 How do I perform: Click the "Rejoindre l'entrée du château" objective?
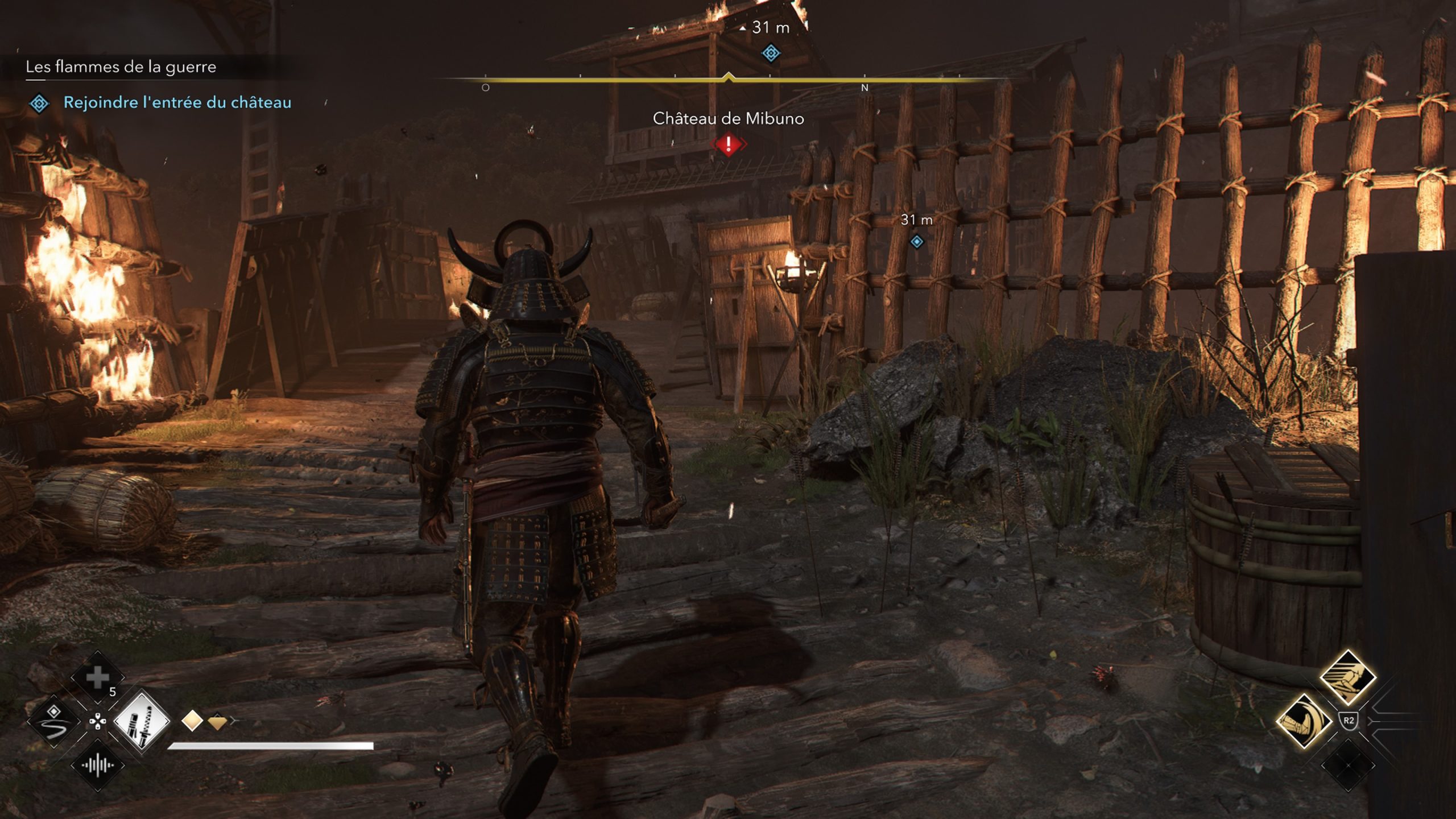[177, 102]
